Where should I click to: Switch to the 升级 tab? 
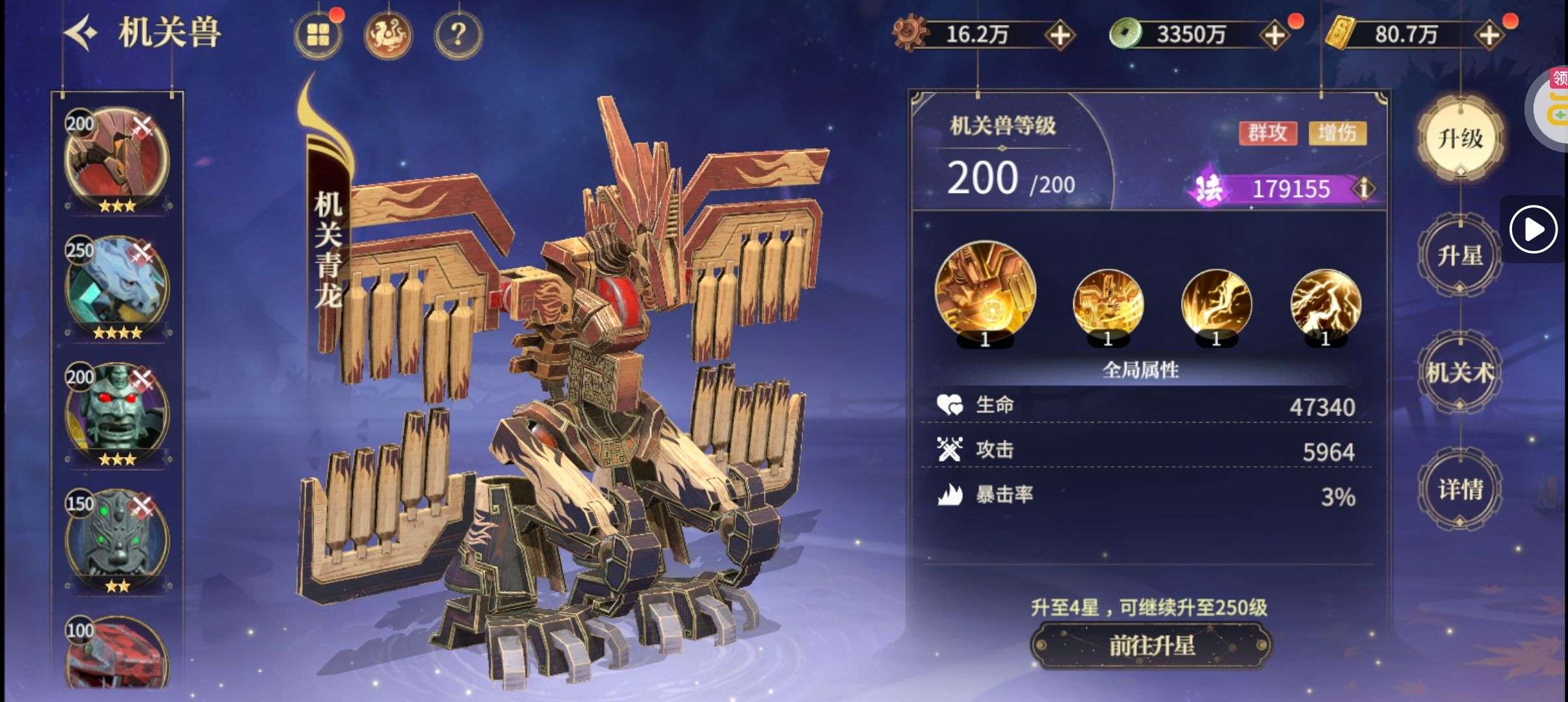1460,138
